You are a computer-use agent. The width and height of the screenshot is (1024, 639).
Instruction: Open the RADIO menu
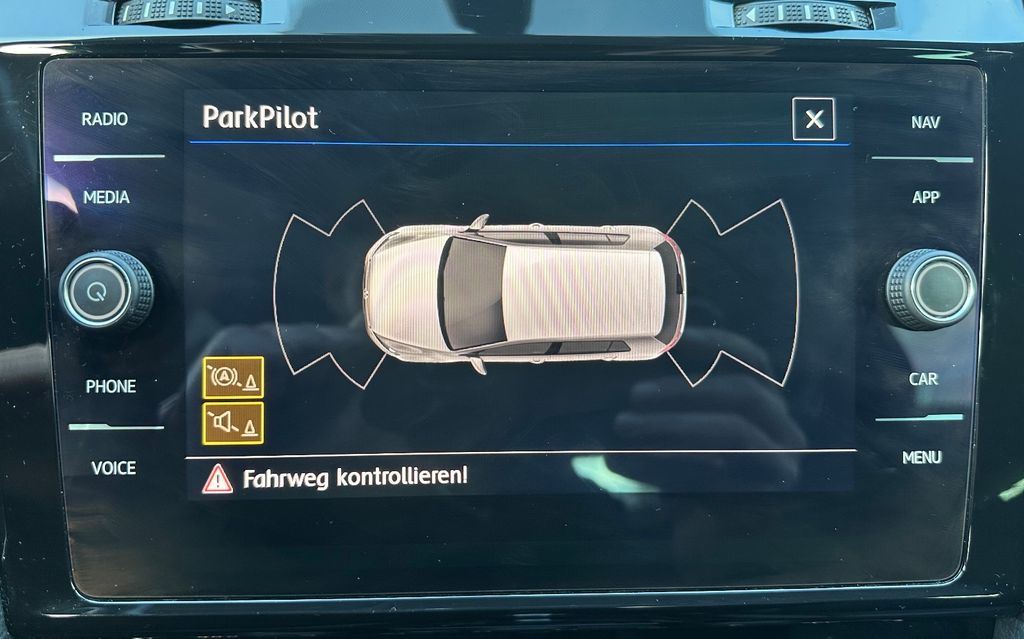[105, 119]
